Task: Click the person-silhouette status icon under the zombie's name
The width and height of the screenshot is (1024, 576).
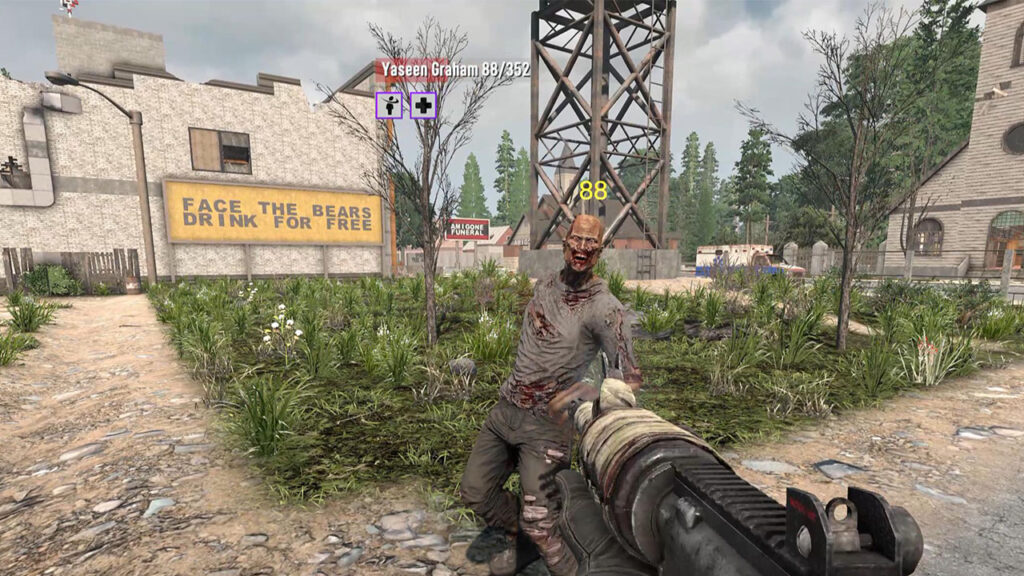Action: point(389,105)
